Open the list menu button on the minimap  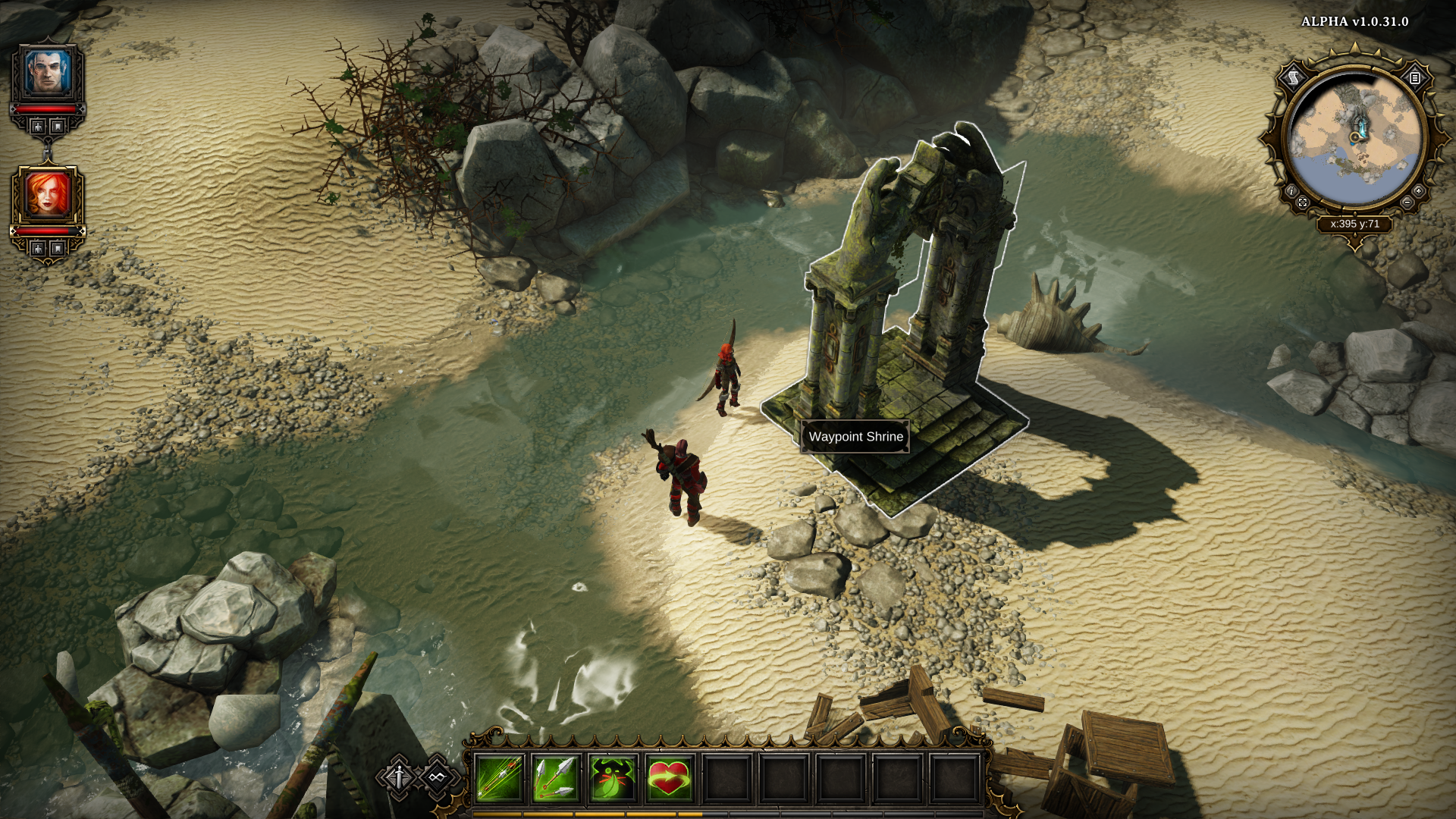click(x=1415, y=77)
